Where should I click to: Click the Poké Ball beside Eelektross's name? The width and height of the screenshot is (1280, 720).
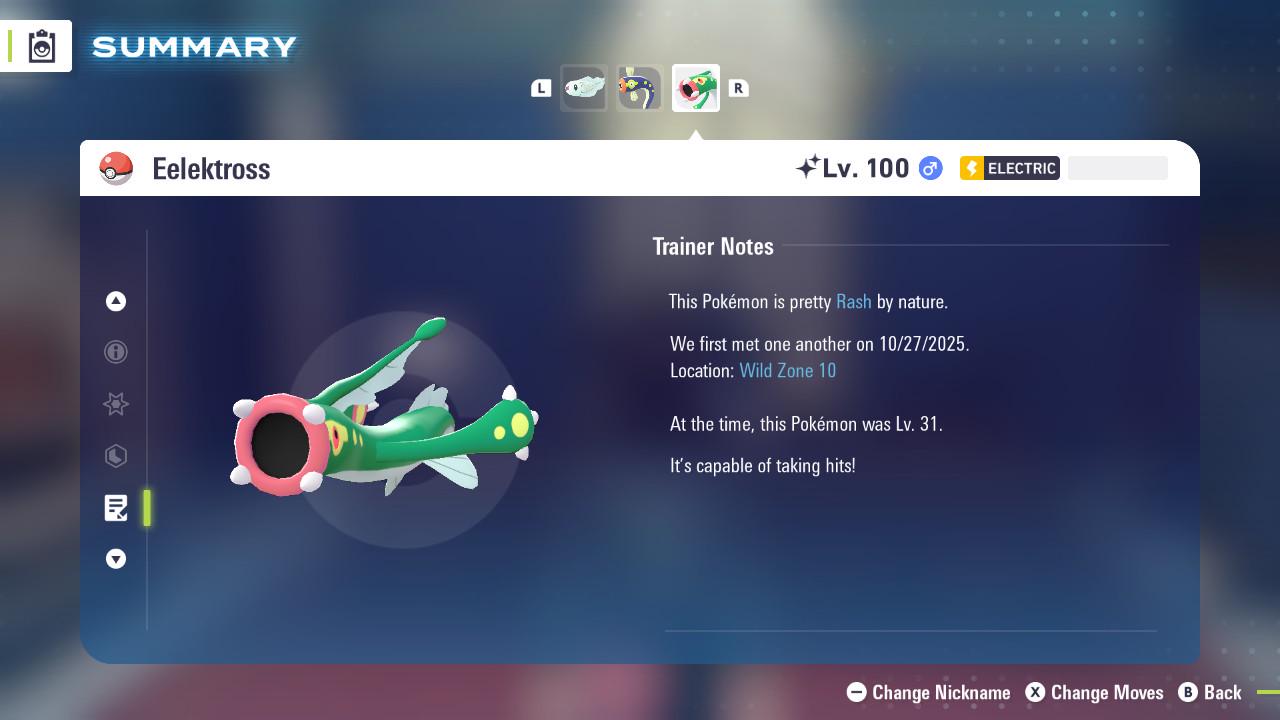pos(118,168)
